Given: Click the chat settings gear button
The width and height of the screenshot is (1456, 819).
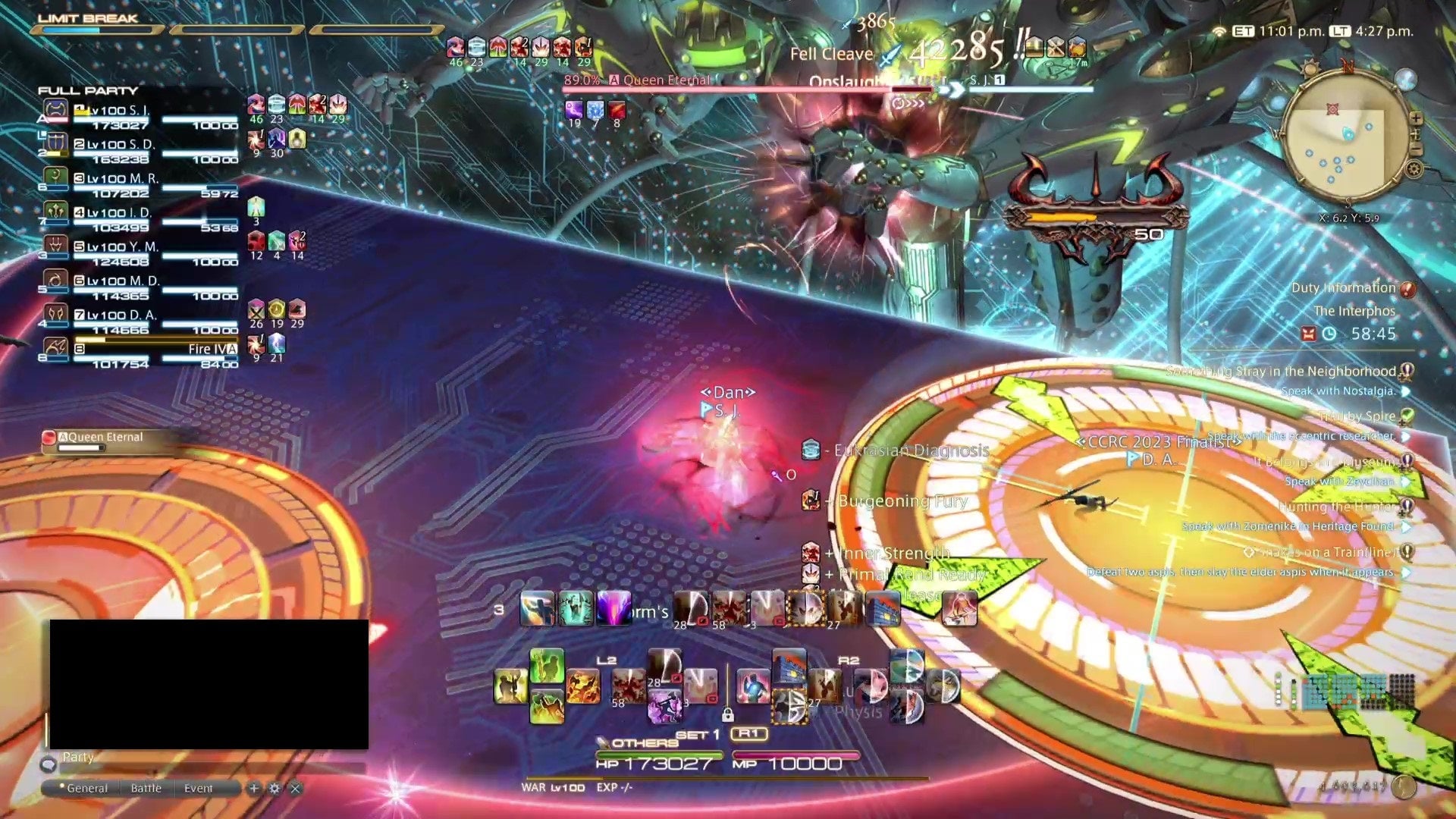Looking at the screenshot, I should [x=275, y=789].
